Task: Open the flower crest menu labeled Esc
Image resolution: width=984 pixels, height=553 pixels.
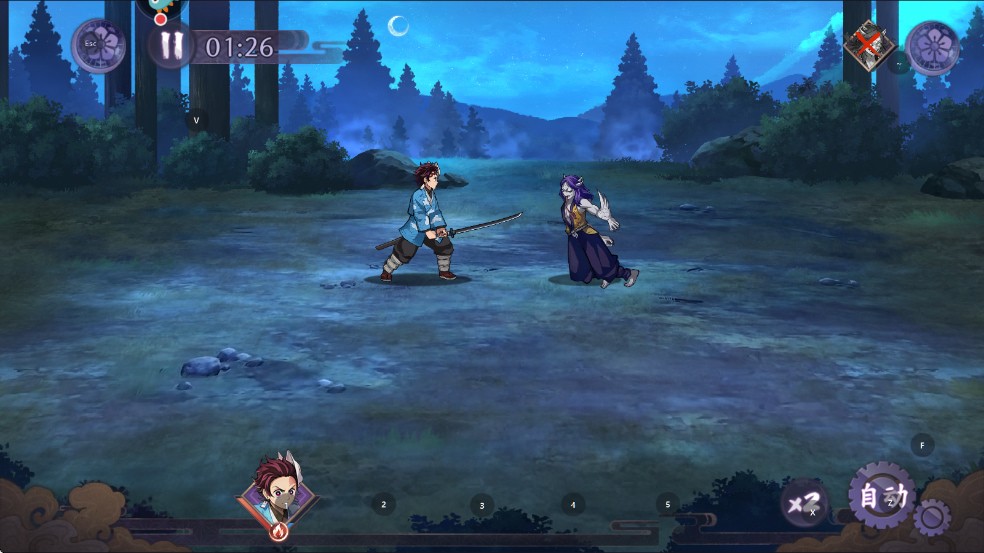Action: pyautogui.click(x=99, y=46)
